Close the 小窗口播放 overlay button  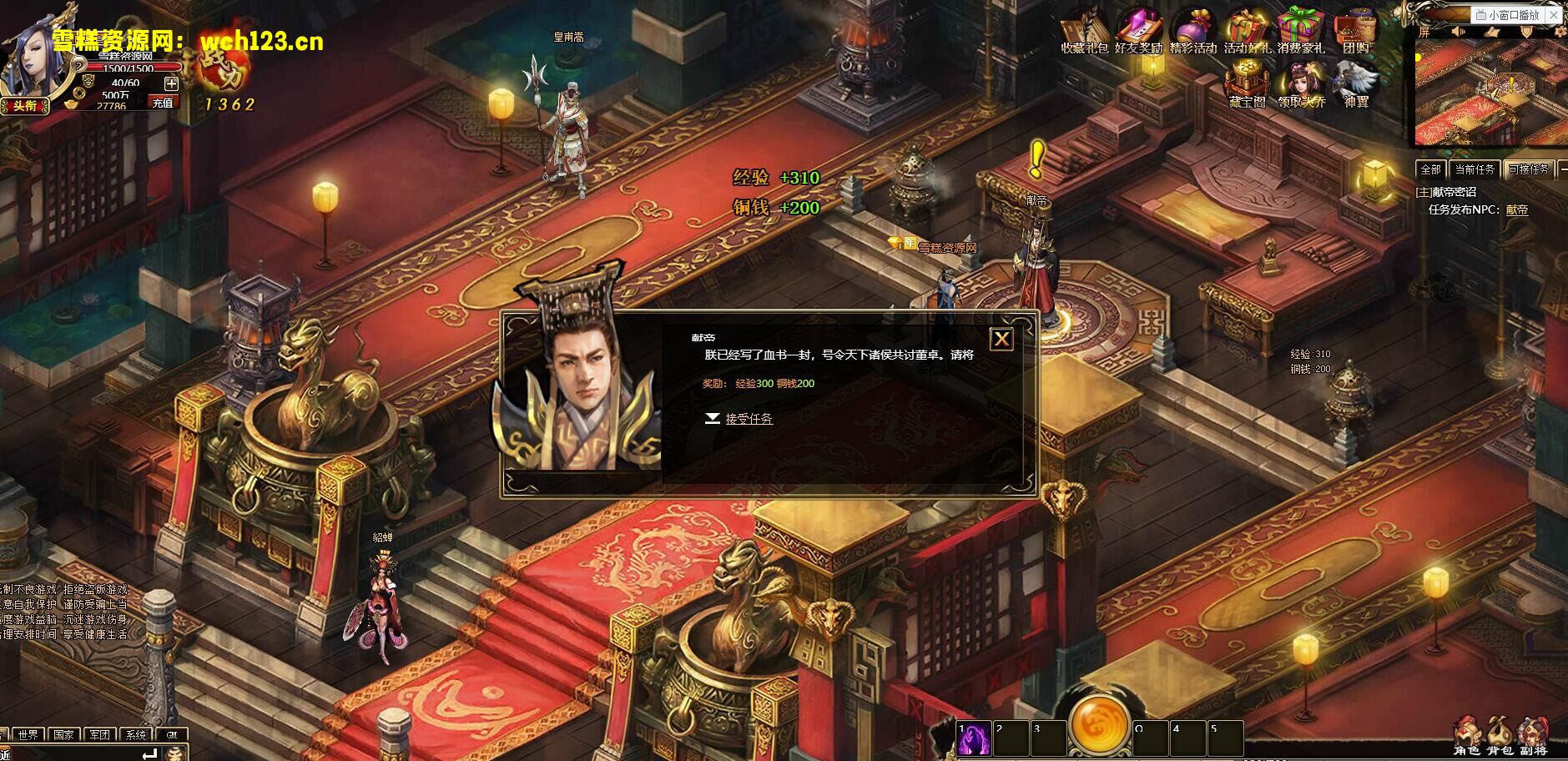1553,14
